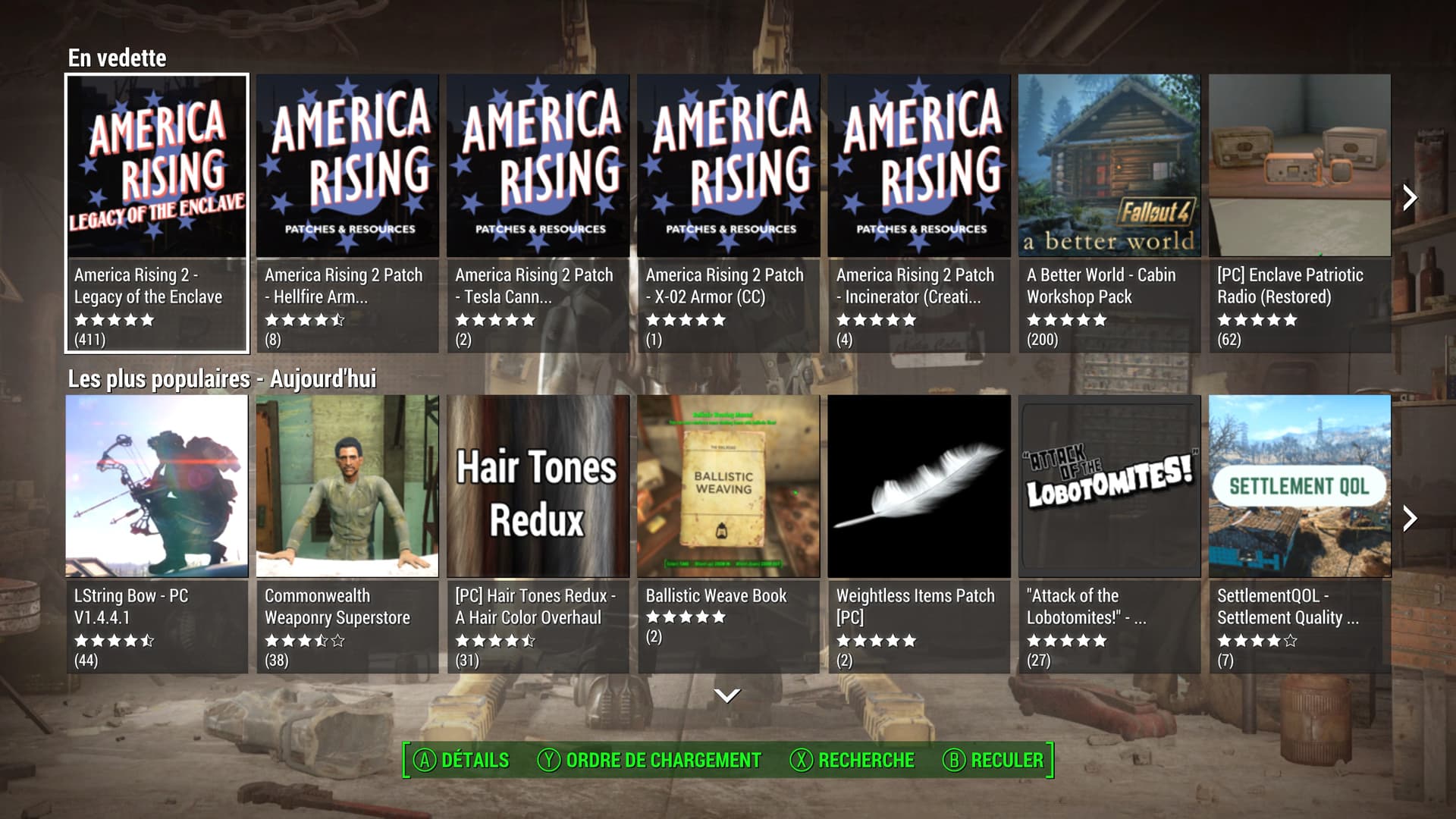Expand more categories with the down chevron
This screenshot has height=819, width=1456.
pyautogui.click(x=727, y=695)
